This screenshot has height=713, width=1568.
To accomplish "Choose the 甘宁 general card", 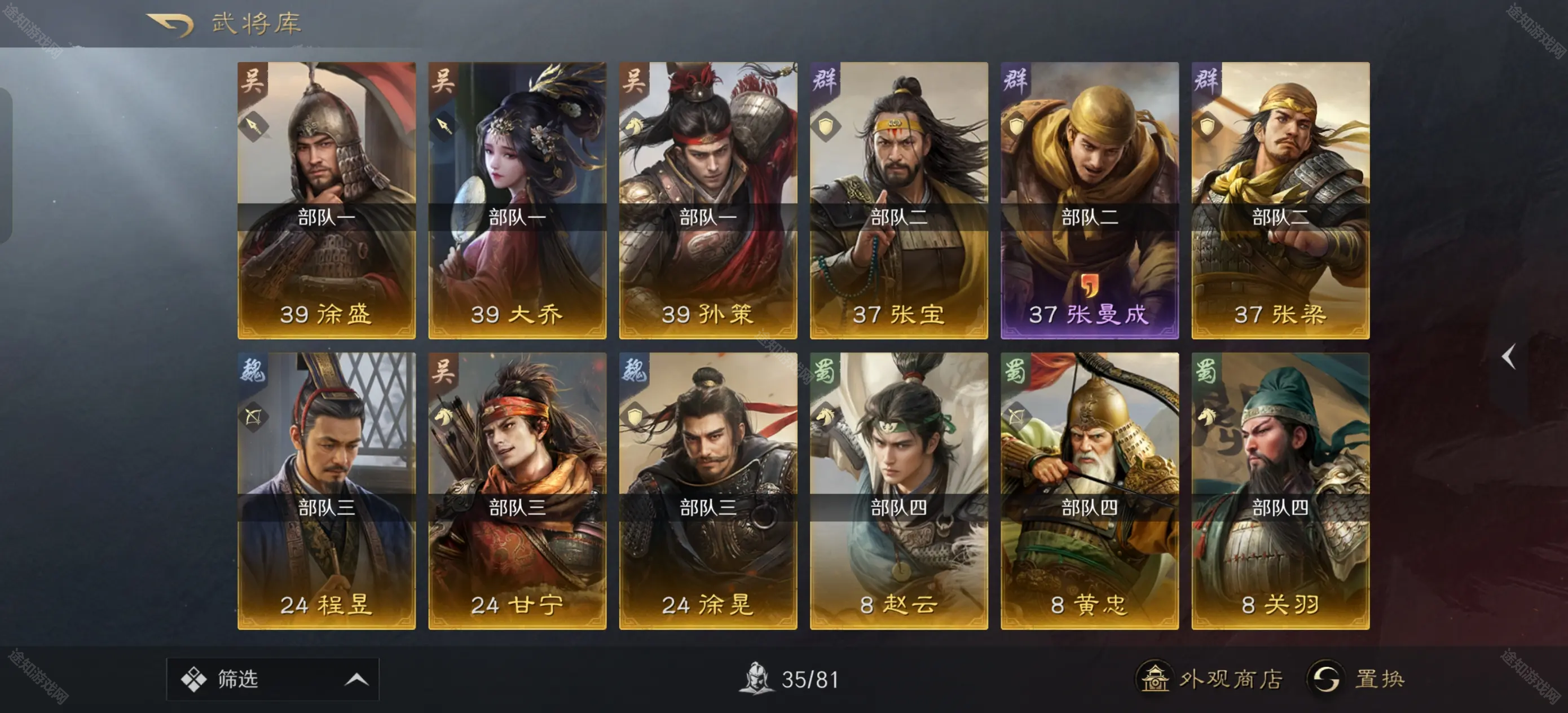I will 517,490.
